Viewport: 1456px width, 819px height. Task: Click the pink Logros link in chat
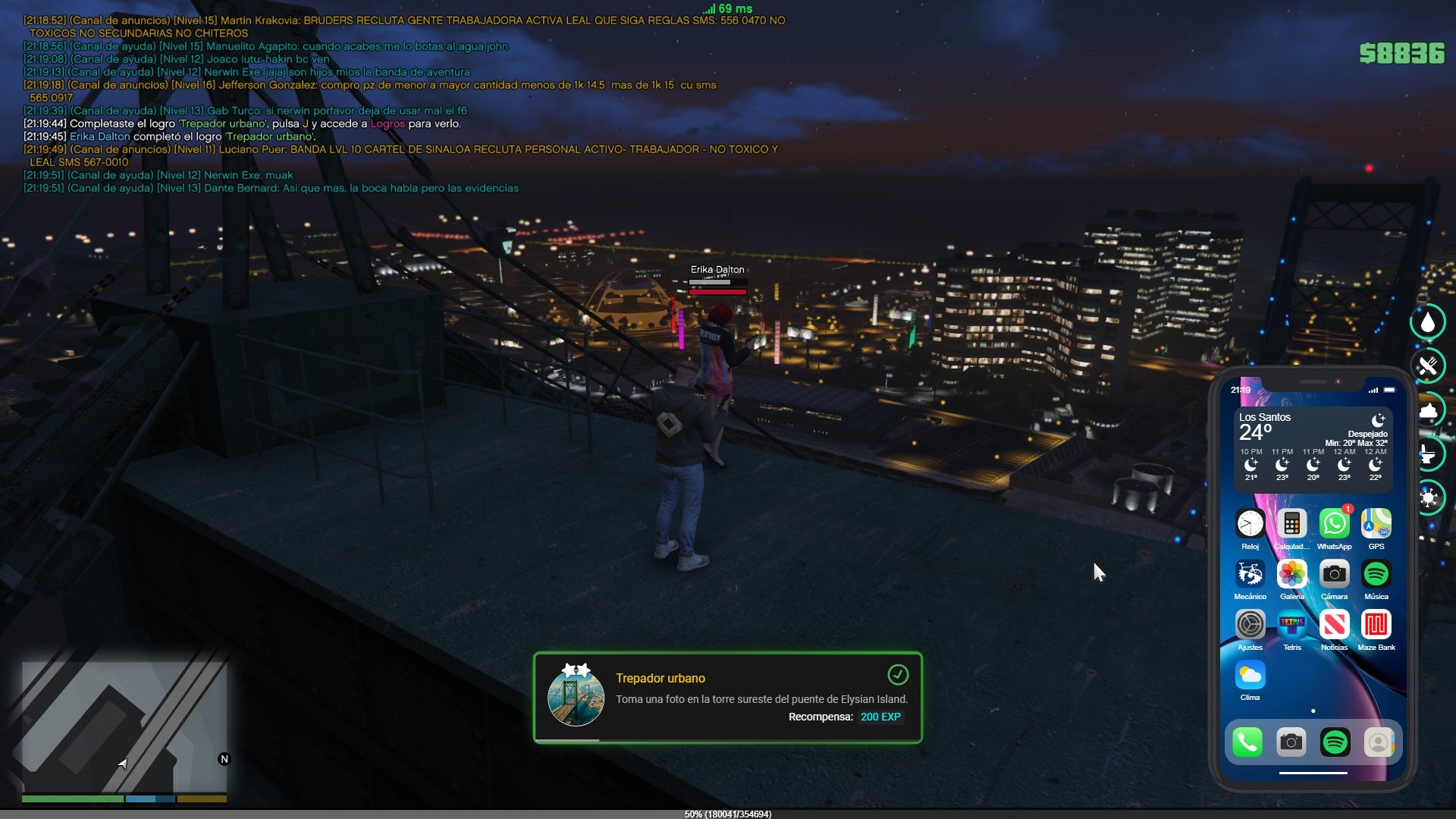pyautogui.click(x=388, y=124)
